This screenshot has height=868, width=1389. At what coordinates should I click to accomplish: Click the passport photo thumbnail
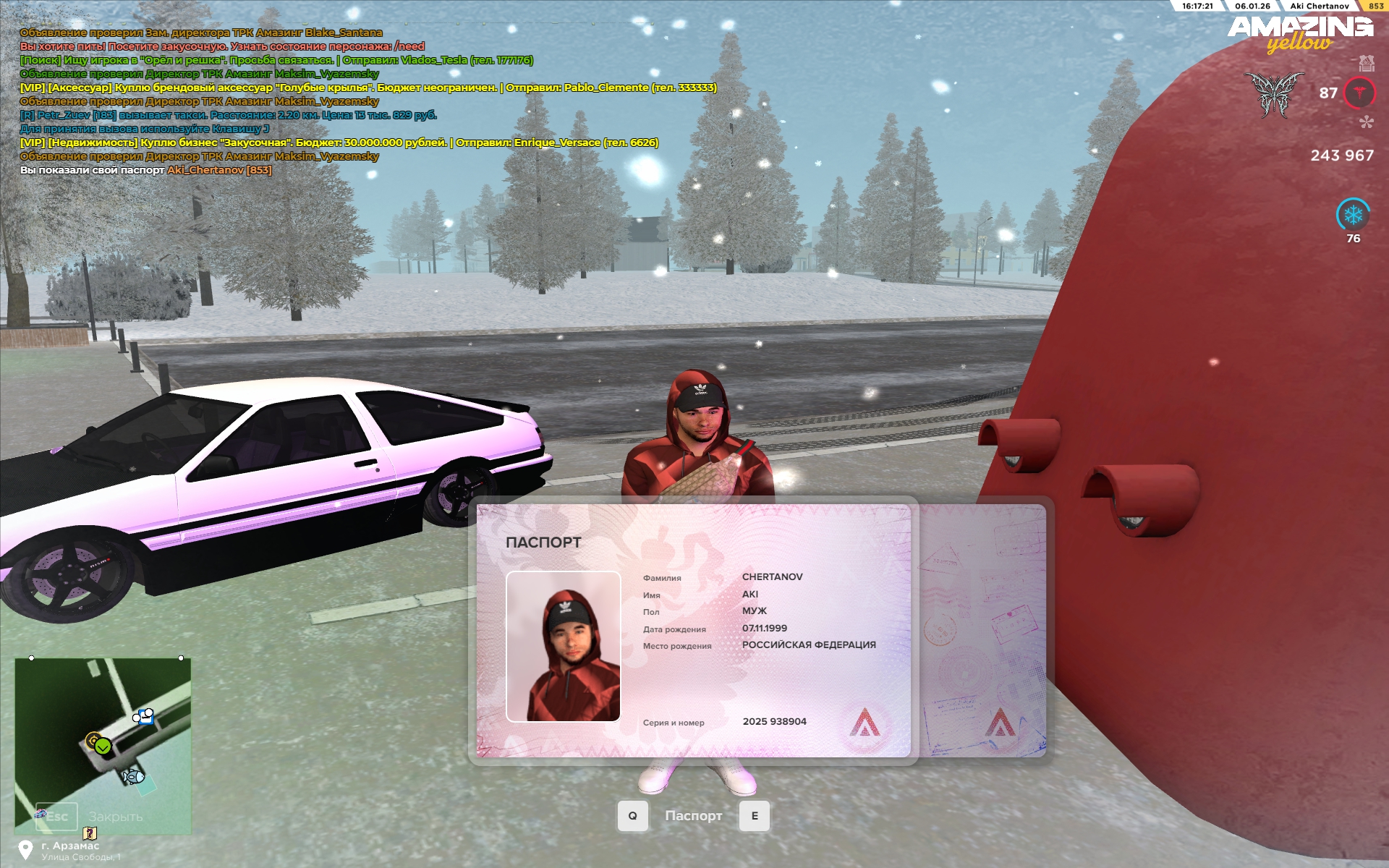[x=563, y=646]
